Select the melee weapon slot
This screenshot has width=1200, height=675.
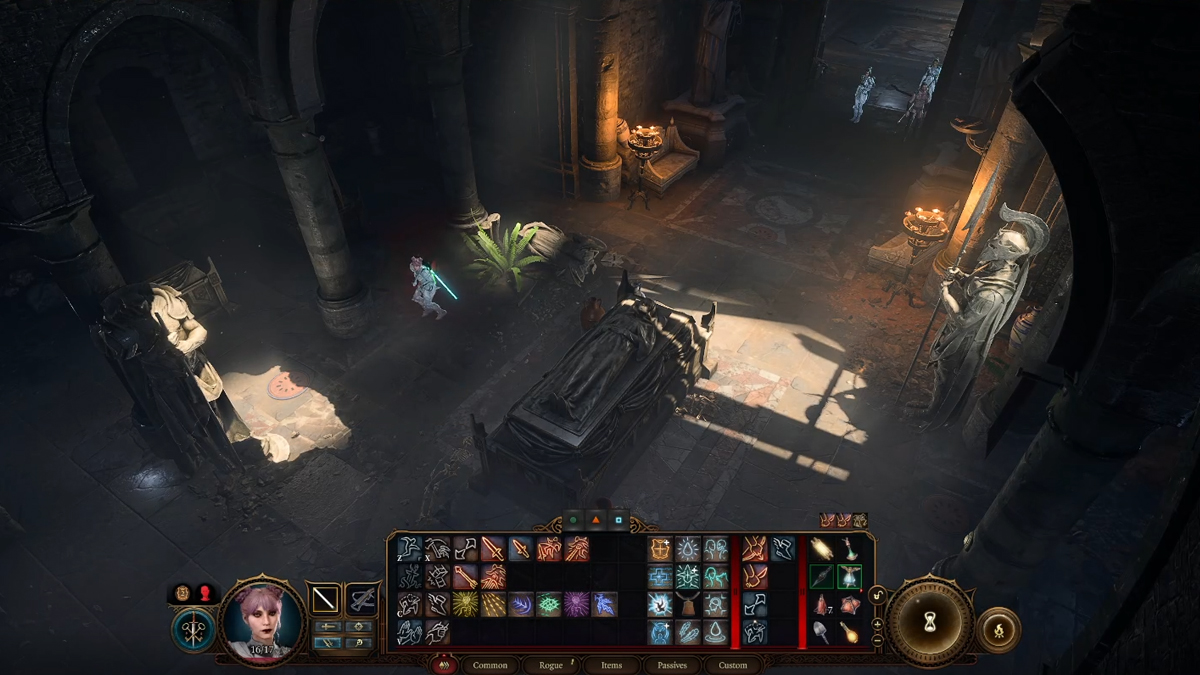[x=324, y=599]
